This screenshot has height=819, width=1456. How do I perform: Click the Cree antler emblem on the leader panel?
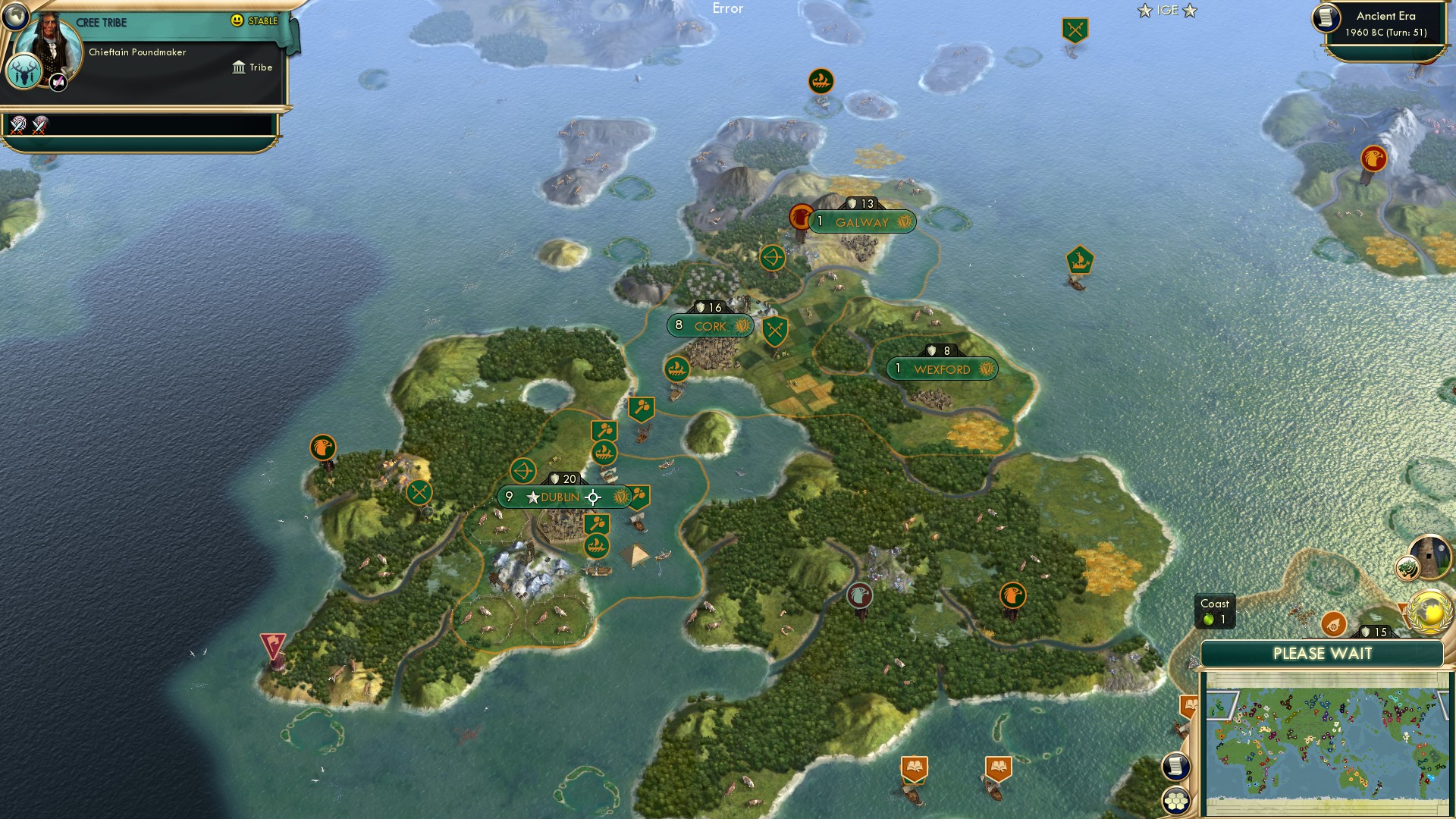(25, 71)
